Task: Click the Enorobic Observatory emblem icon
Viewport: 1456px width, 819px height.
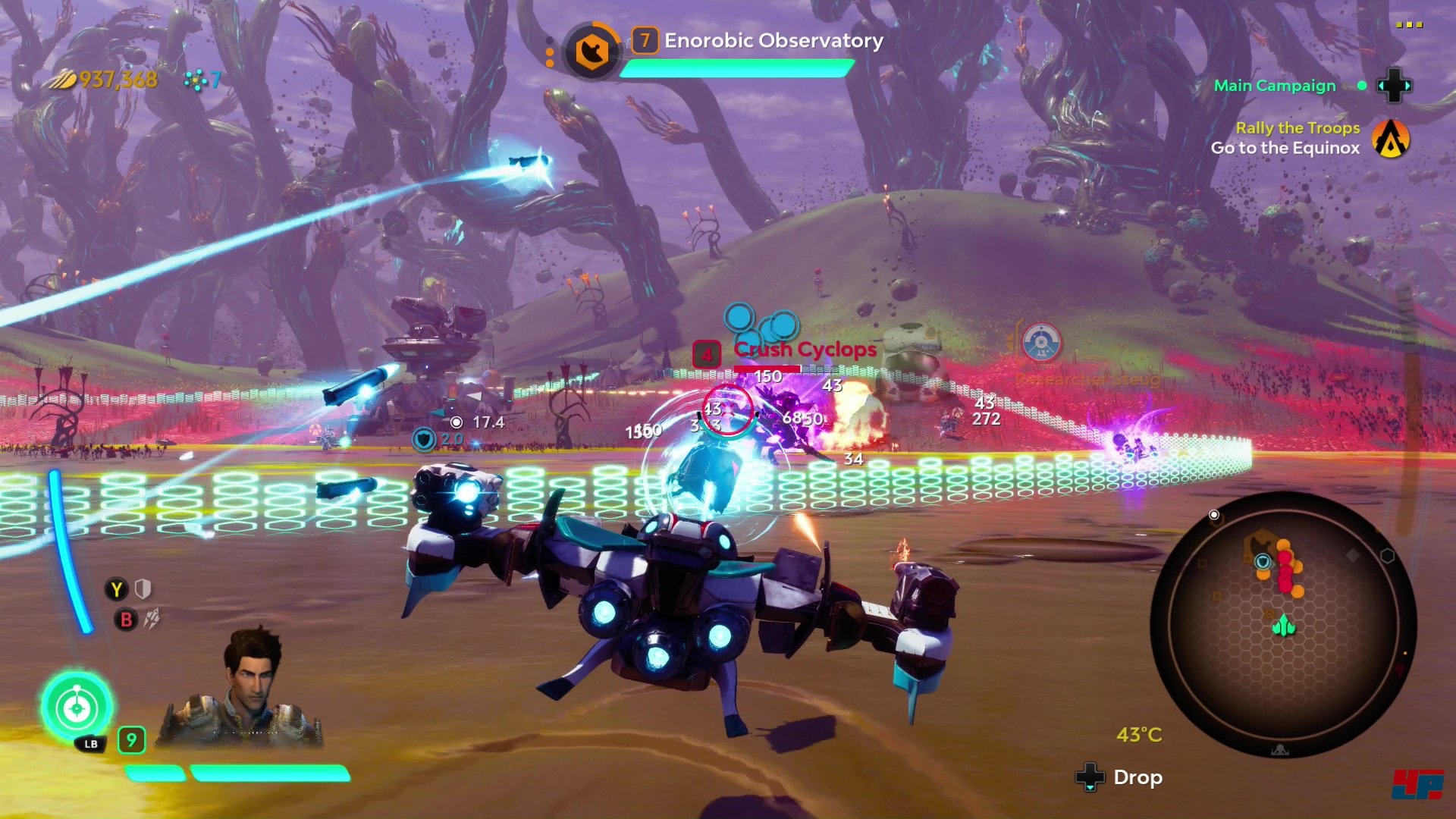Action: [591, 52]
